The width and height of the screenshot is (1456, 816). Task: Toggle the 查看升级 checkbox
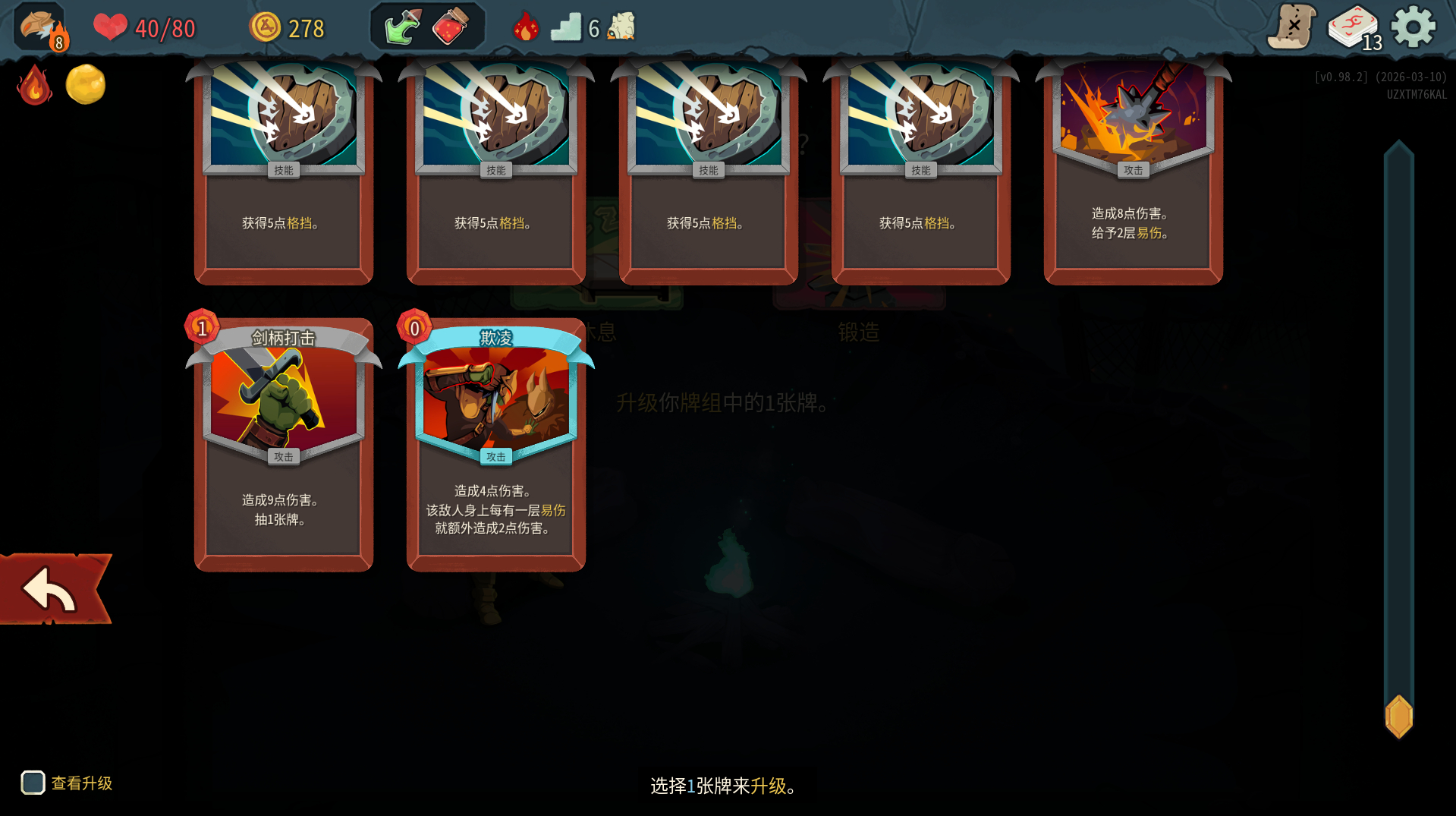click(33, 783)
